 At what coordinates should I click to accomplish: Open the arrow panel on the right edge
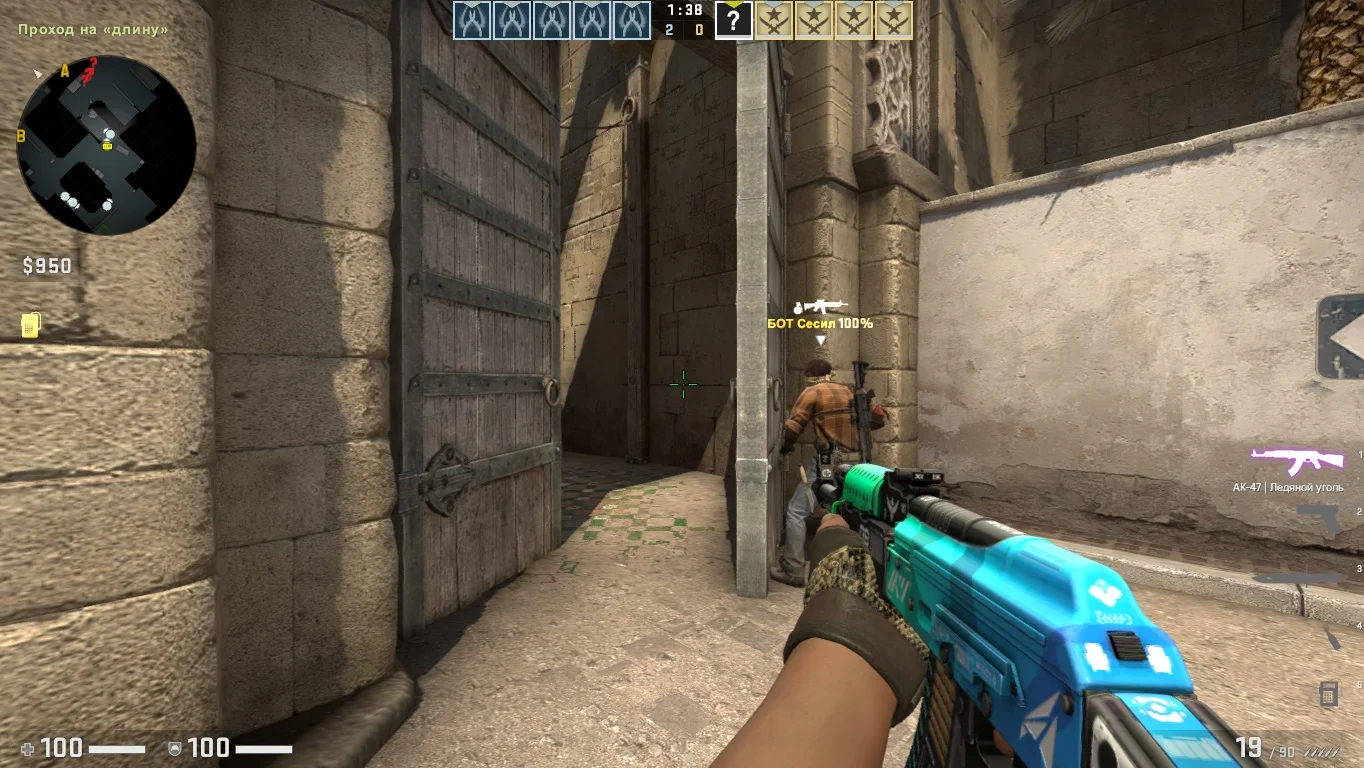click(1341, 337)
